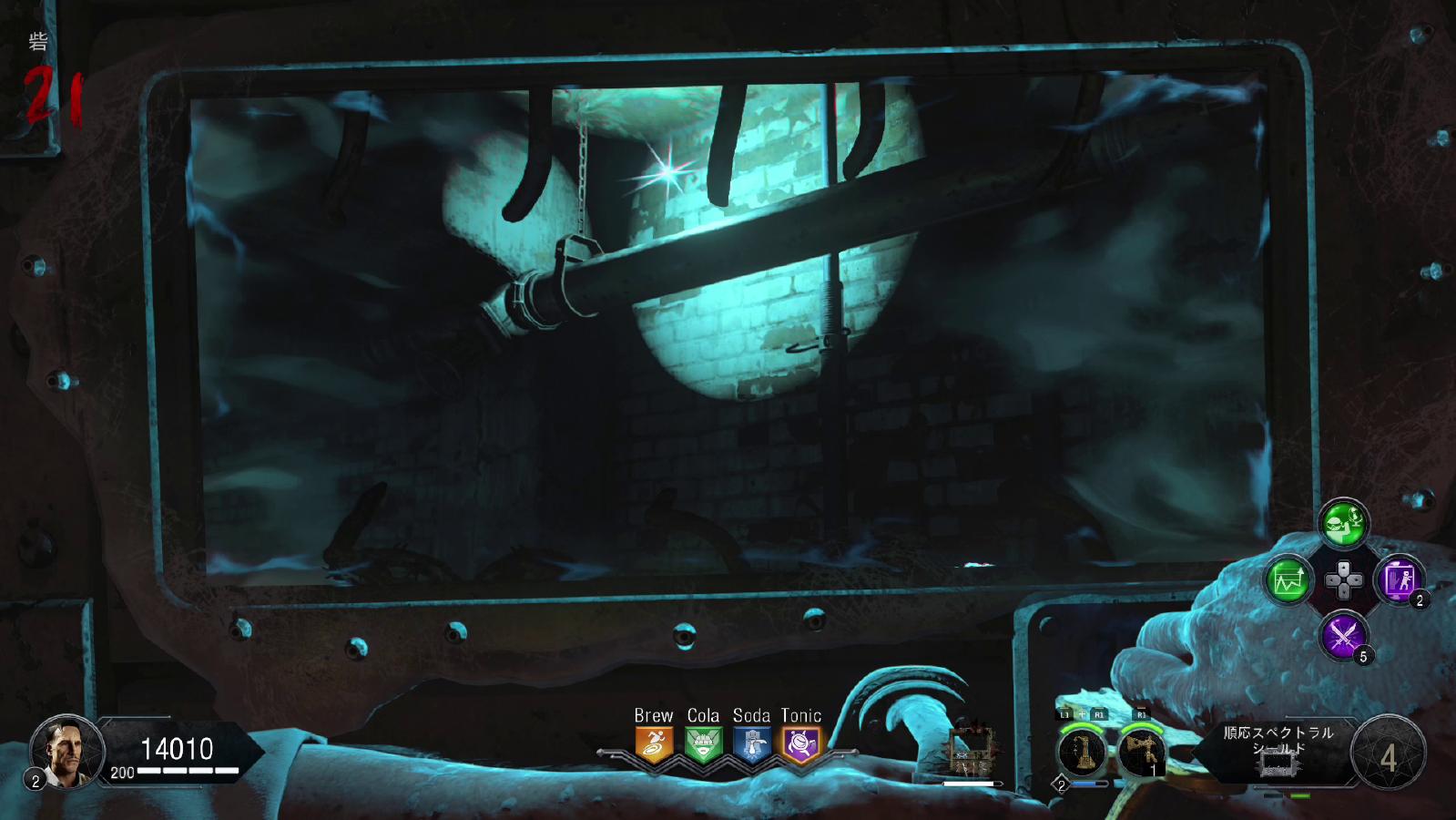Click the character portrait in the corner
This screenshot has height=820, width=1456.
pos(66,752)
